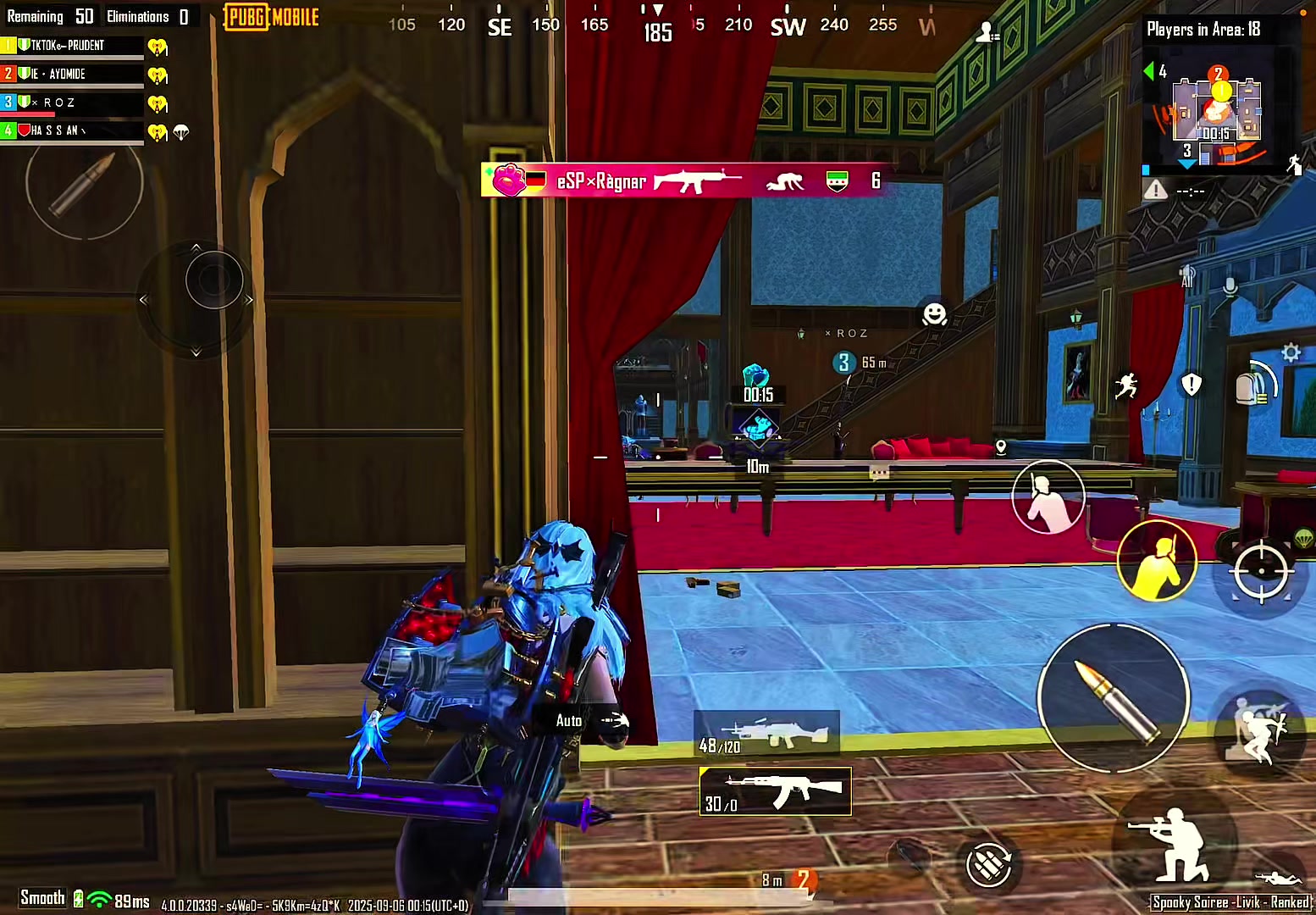
Task: Toggle the speaker voice output
Action: (1187, 275)
